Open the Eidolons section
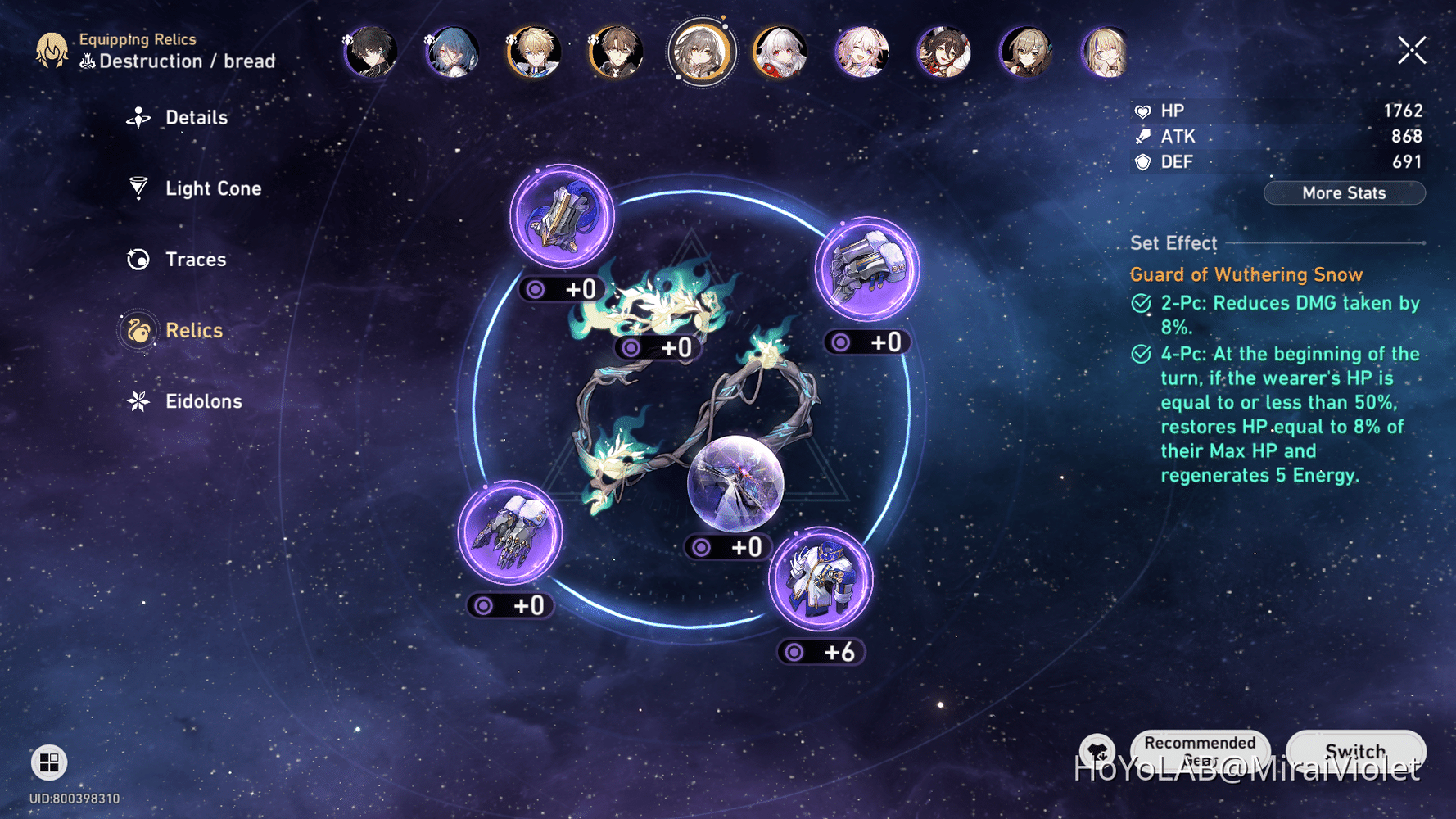Image resolution: width=1456 pixels, height=819 pixels. 203,401
